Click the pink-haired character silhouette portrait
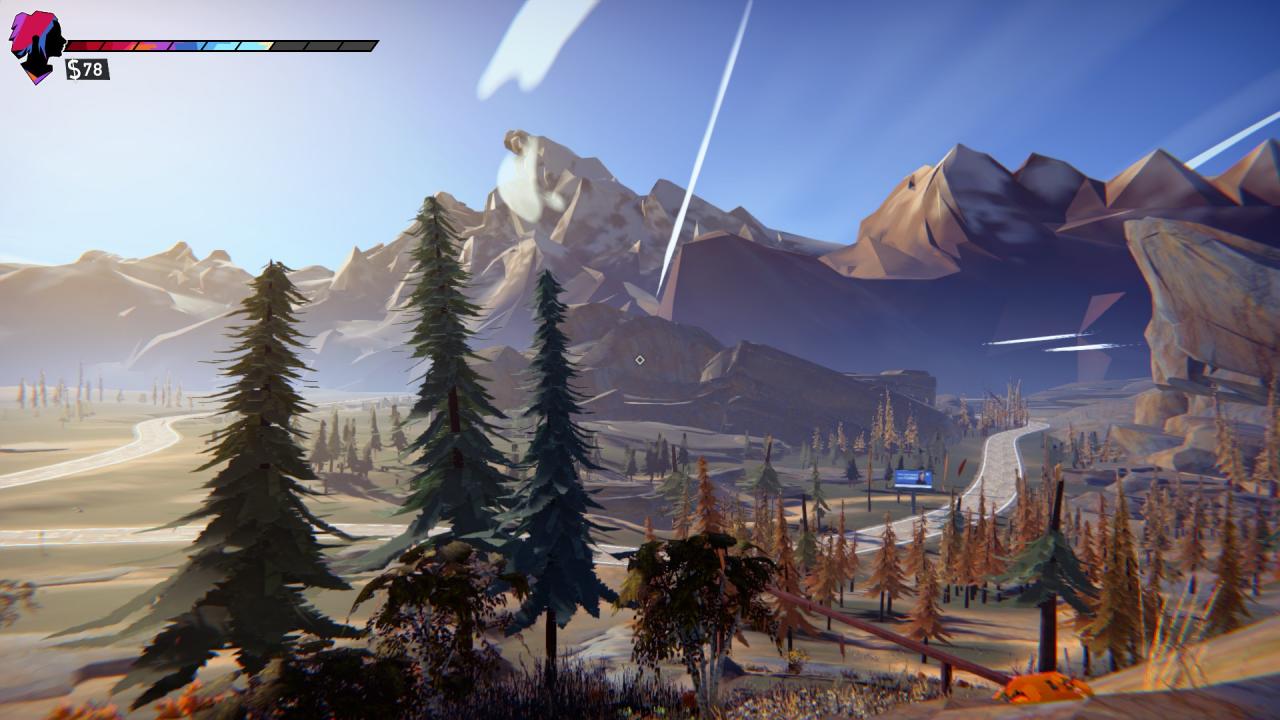The image size is (1280, 720). (x=37, y=46)
